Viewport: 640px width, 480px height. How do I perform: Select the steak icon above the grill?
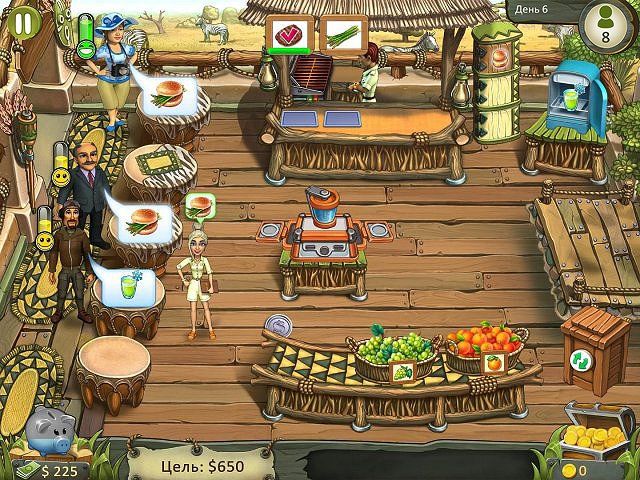(285, 34)
